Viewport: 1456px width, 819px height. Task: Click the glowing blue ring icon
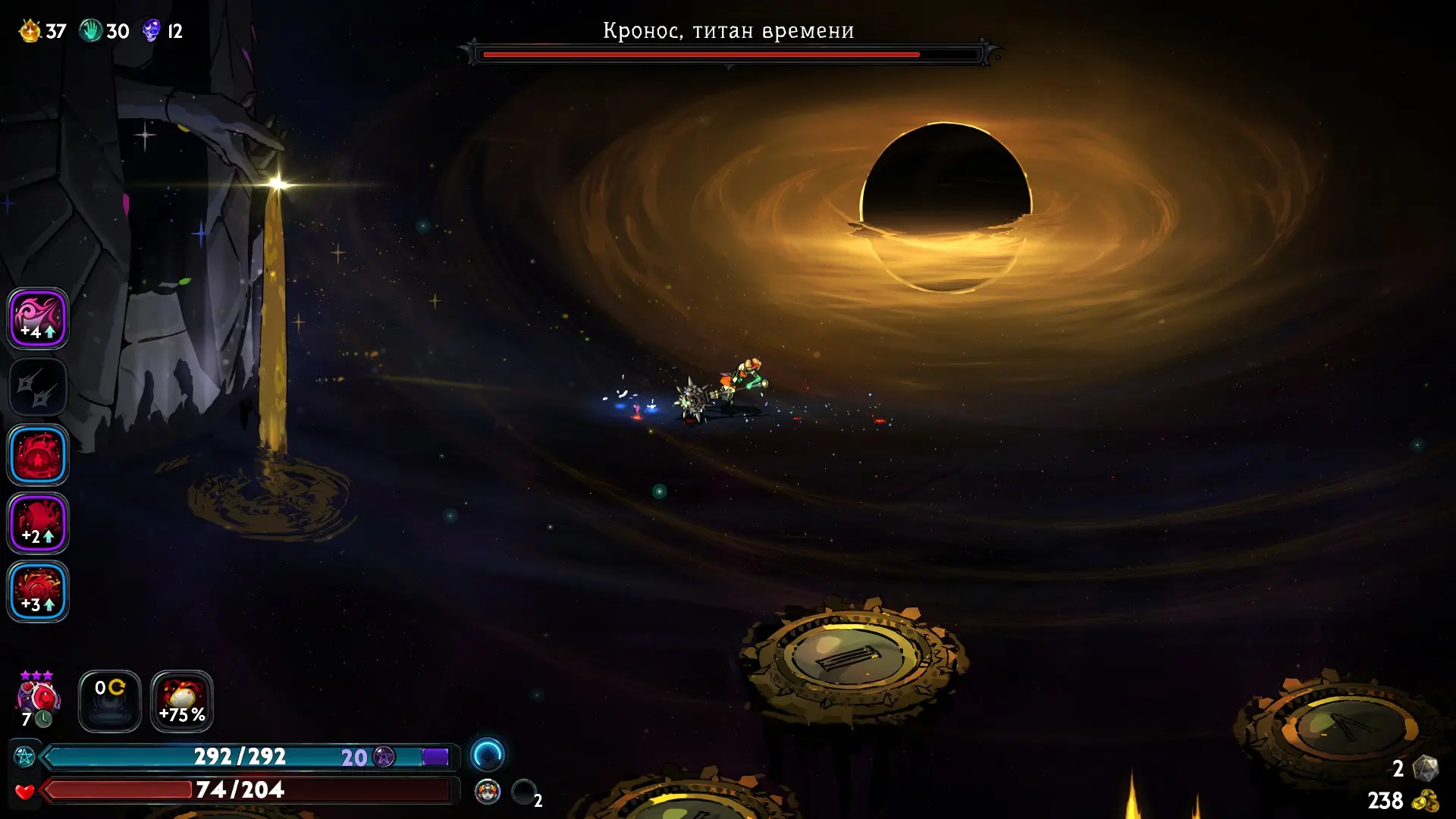coord(487,755)
